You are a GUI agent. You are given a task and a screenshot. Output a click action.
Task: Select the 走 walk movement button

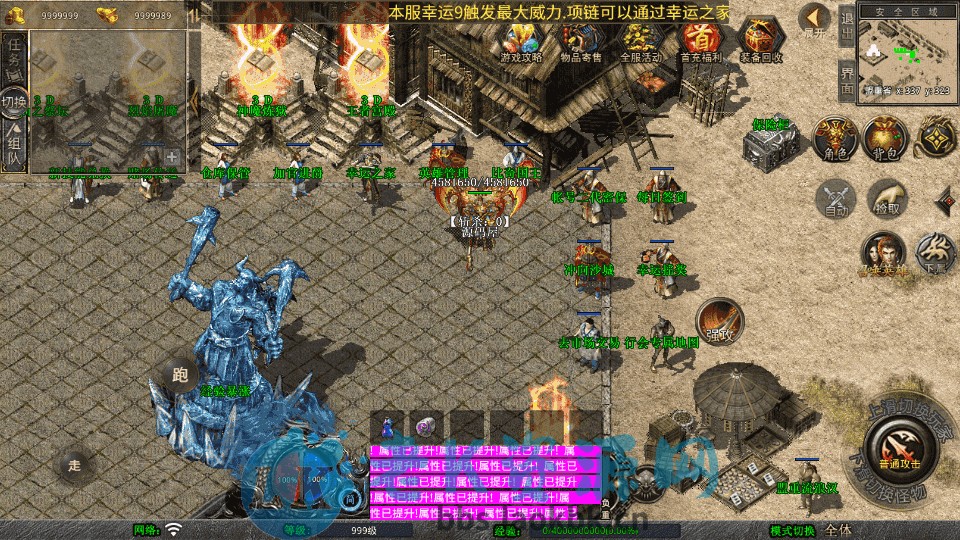pos(74,464)
